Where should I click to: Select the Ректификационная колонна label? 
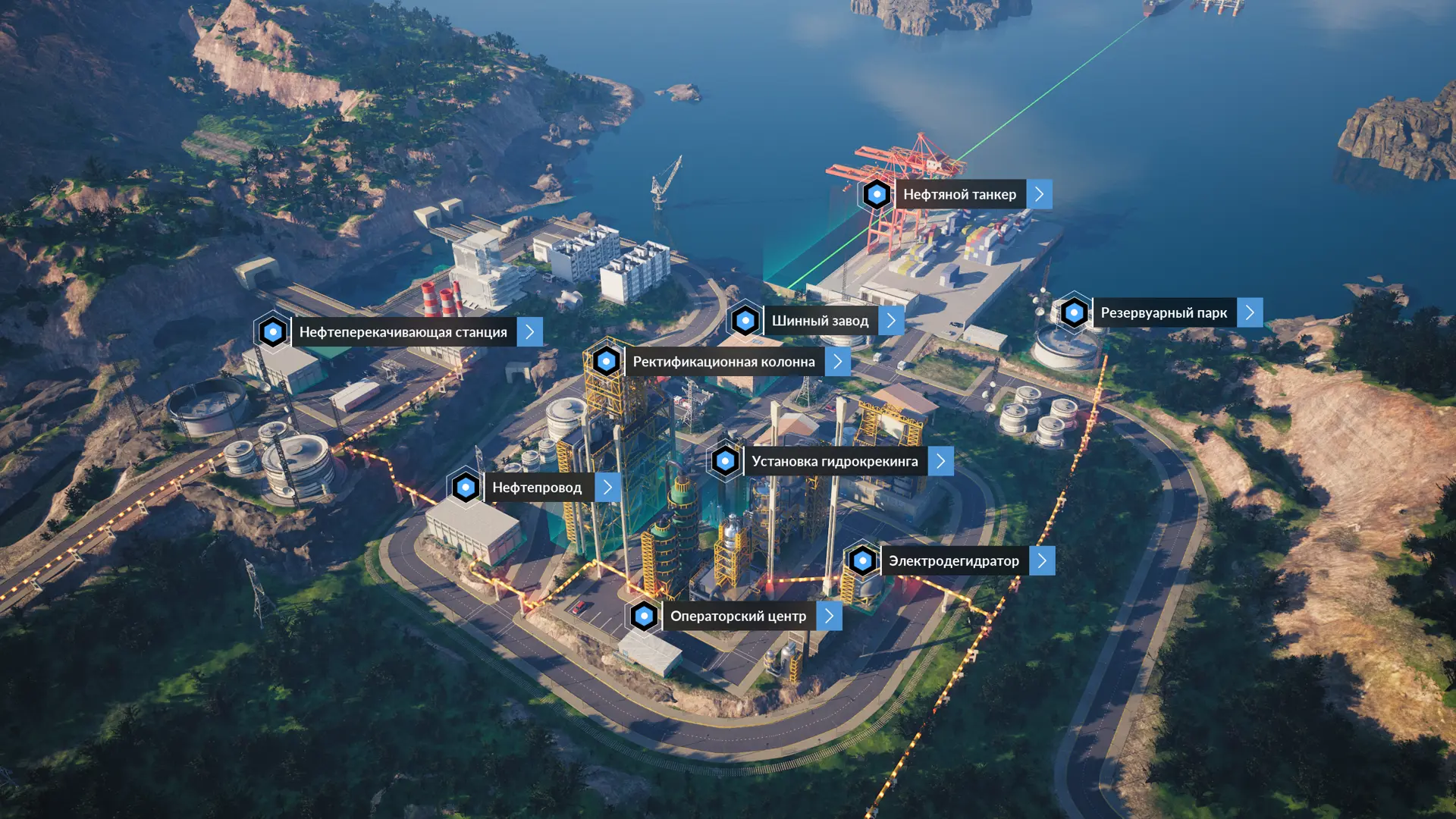click(x=723, y=362)
